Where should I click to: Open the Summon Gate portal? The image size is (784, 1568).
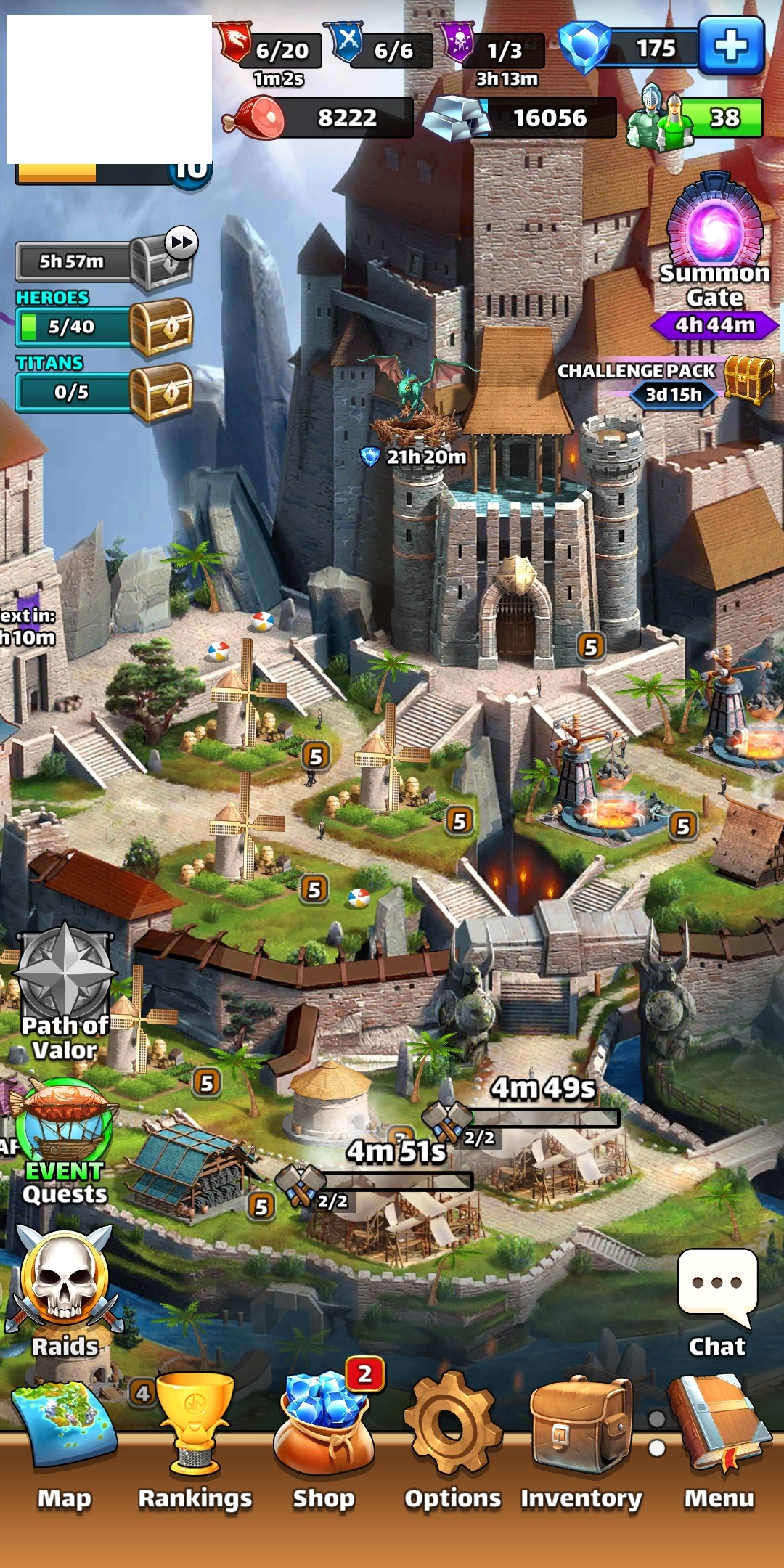[x=715, y=225]
